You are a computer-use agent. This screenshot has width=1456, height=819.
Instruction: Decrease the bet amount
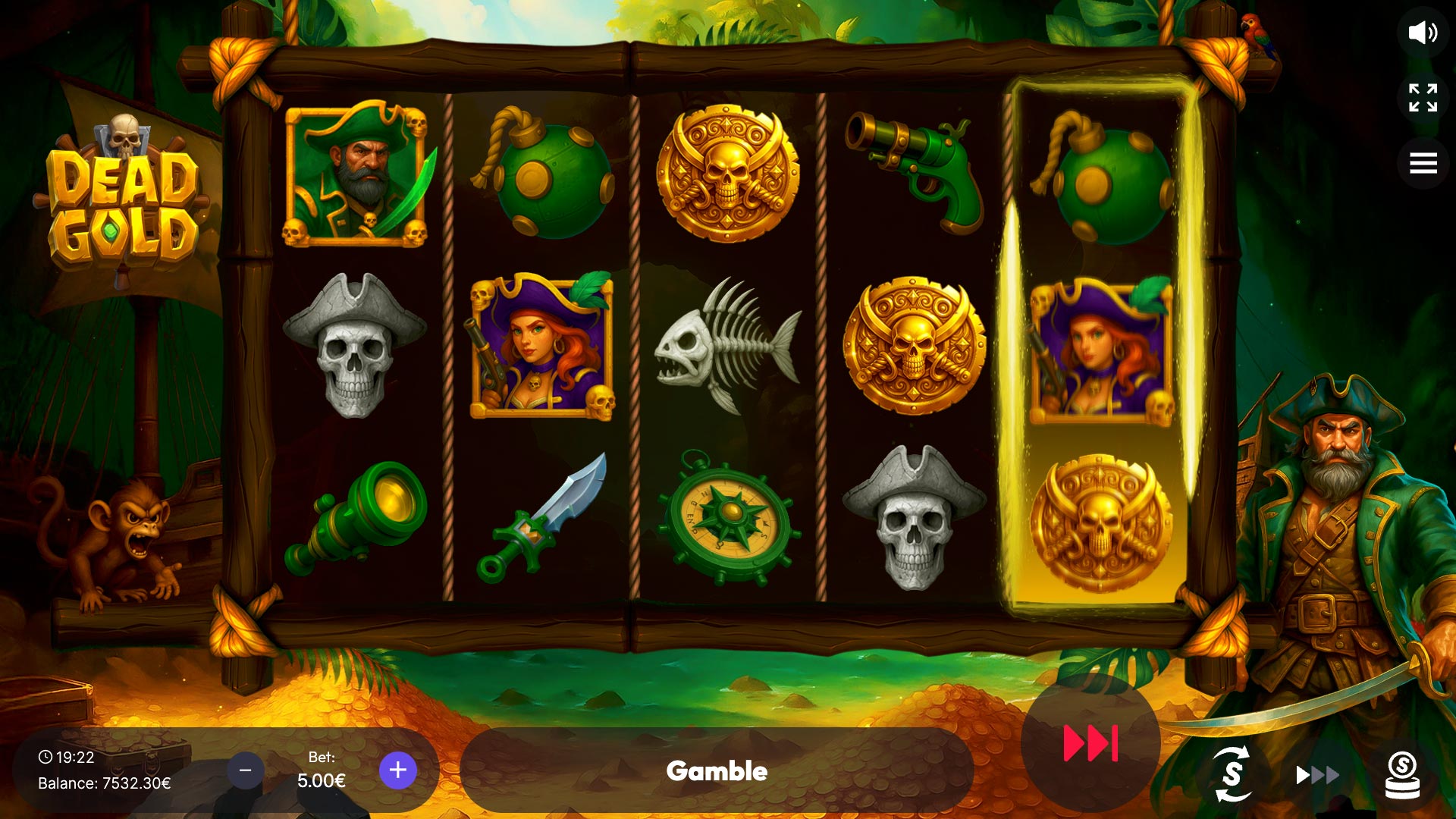pyautogui.click(x=245, y=770)
